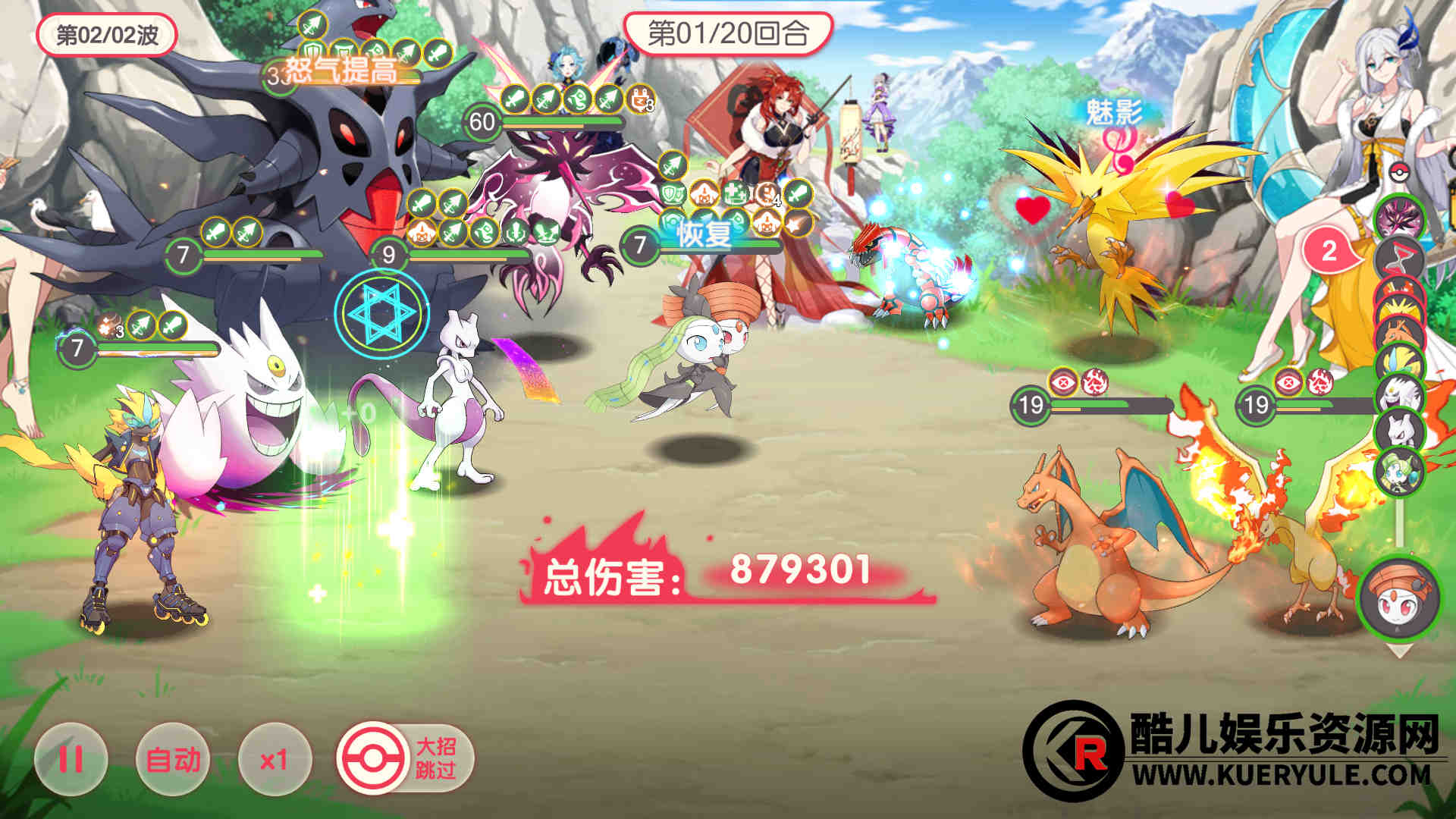
Task: Change the ×1 battle speed
Action: click(x=274, y=758)
